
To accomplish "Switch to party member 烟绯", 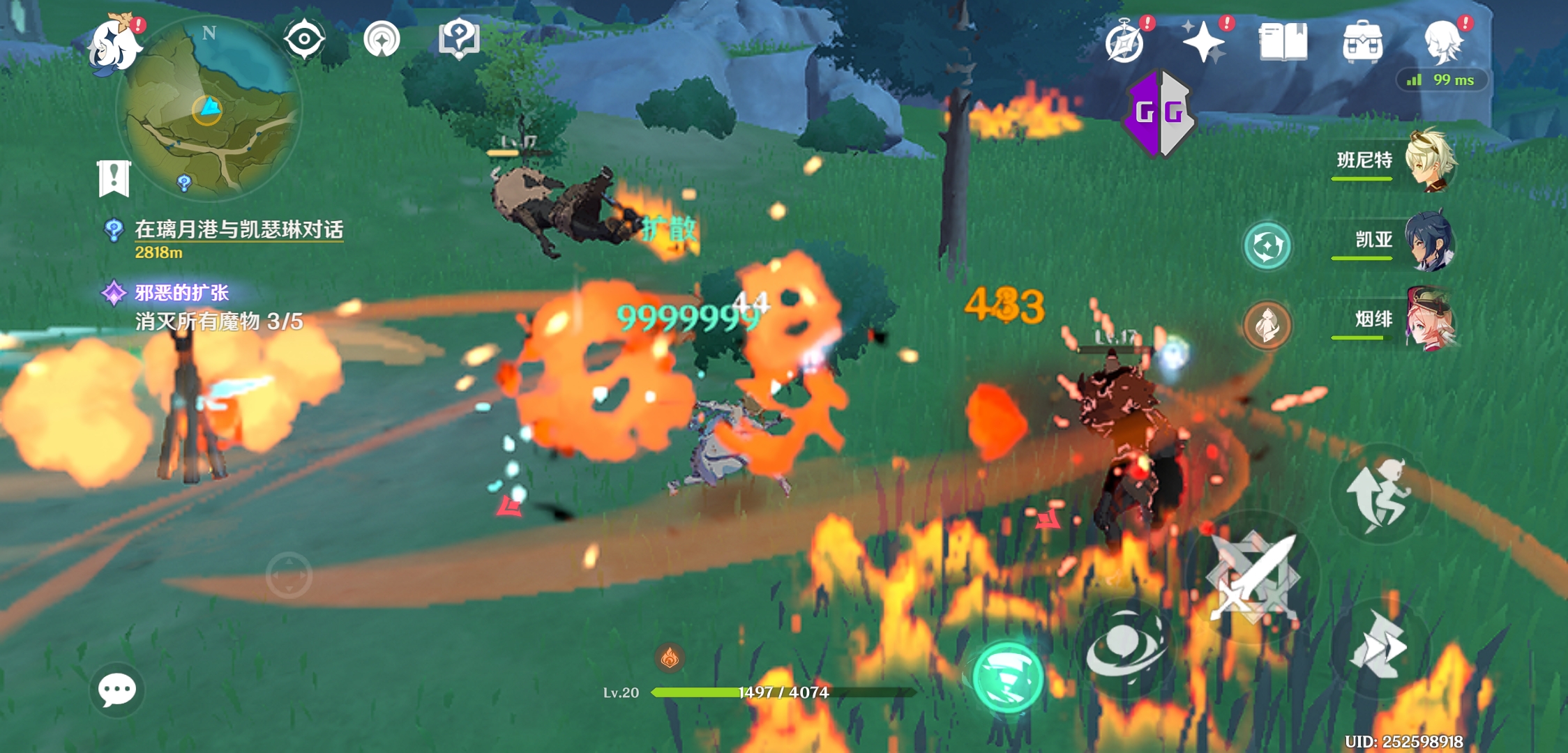I will click(1428, 321).
